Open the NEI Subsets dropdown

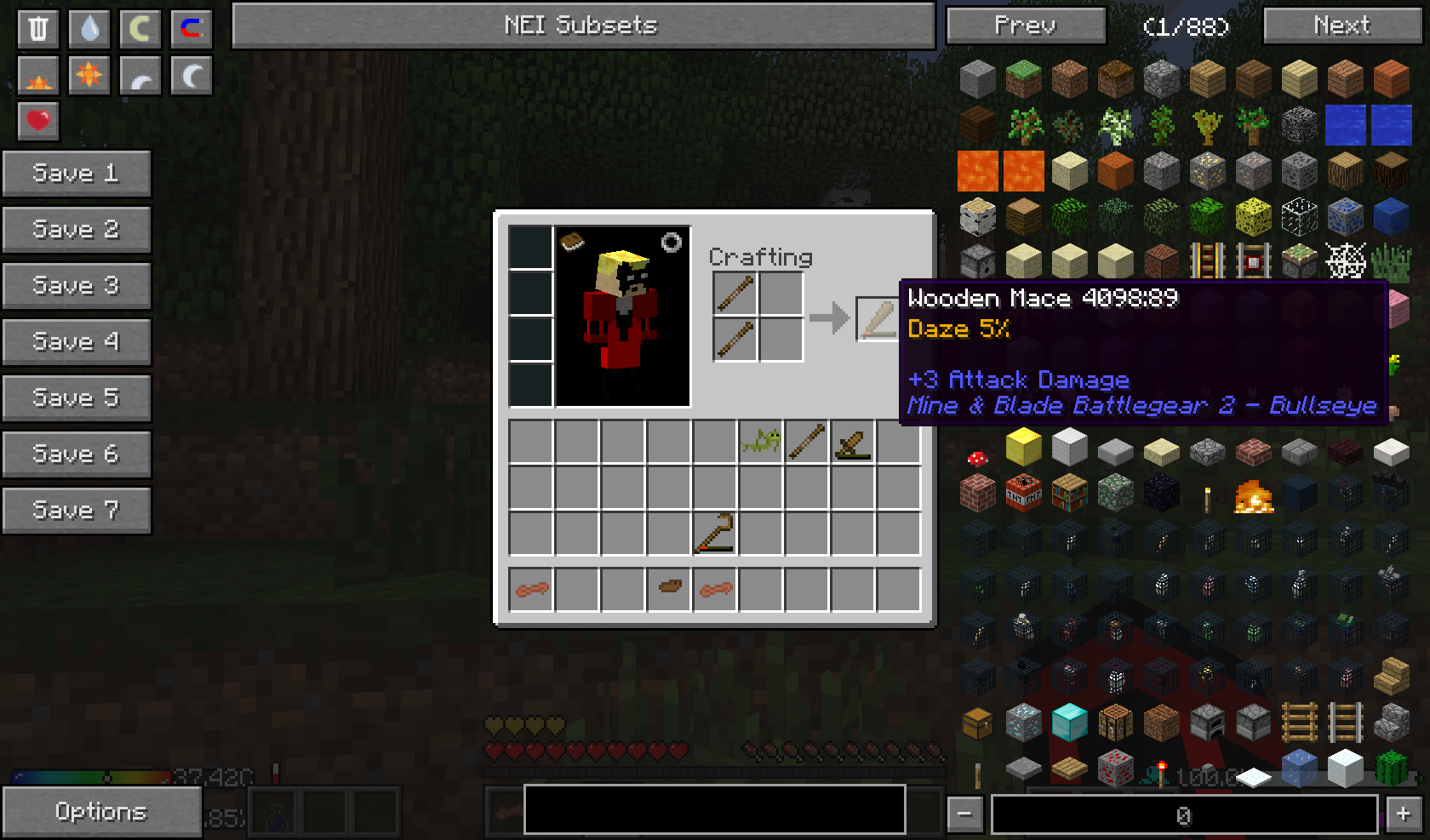coord(582,26)
